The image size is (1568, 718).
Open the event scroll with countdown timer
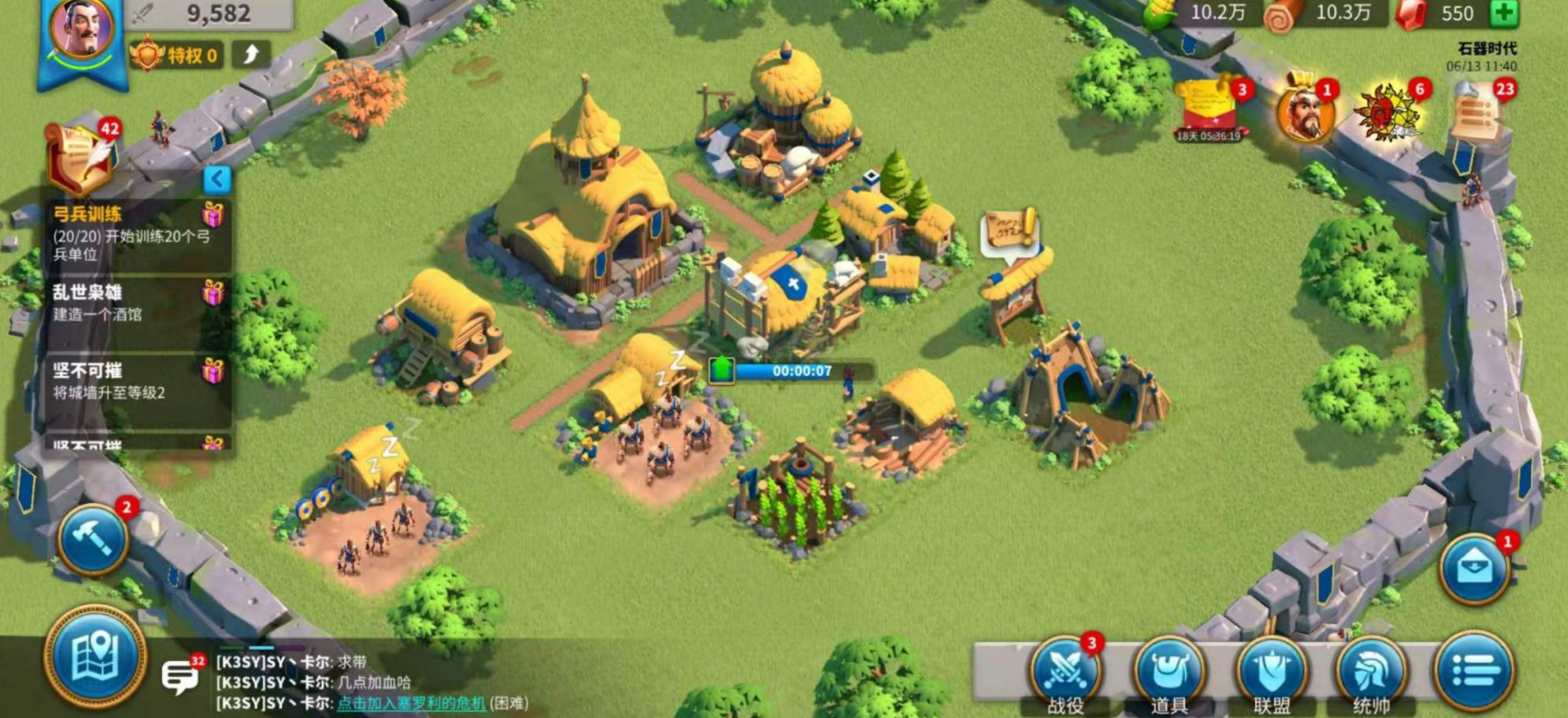1208,110
